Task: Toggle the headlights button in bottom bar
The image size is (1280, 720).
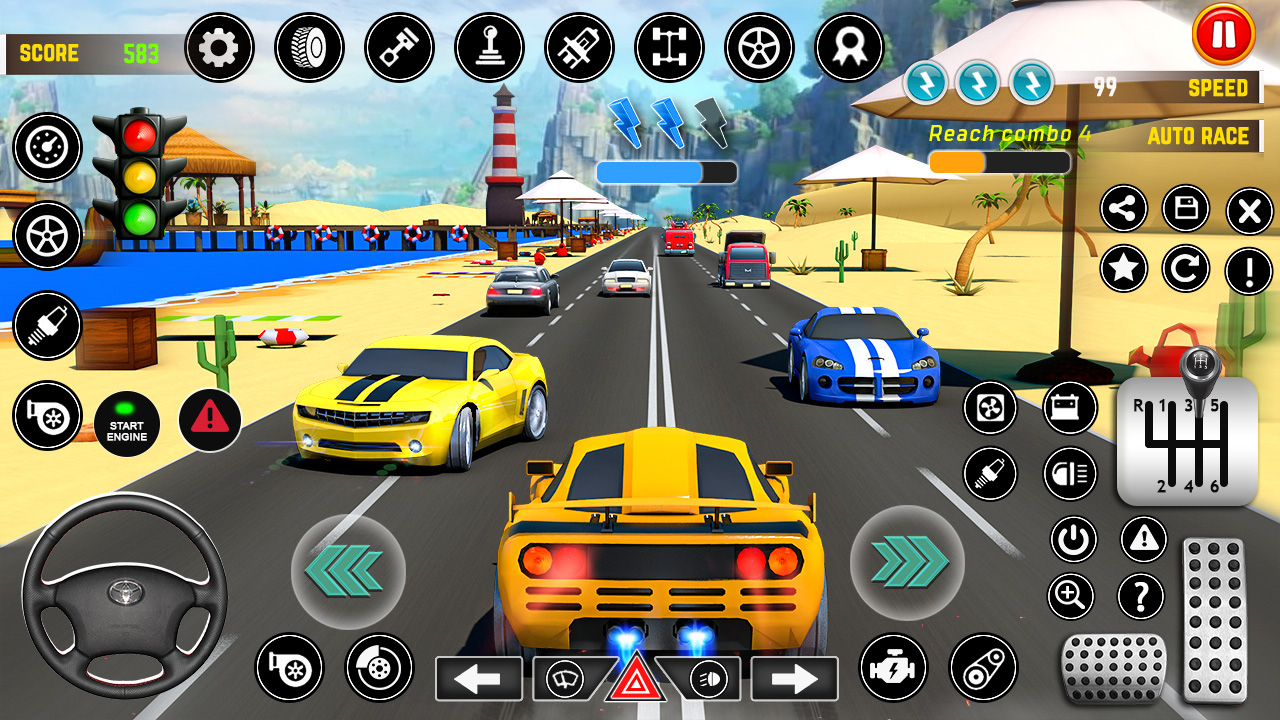Action: [708, 680]
